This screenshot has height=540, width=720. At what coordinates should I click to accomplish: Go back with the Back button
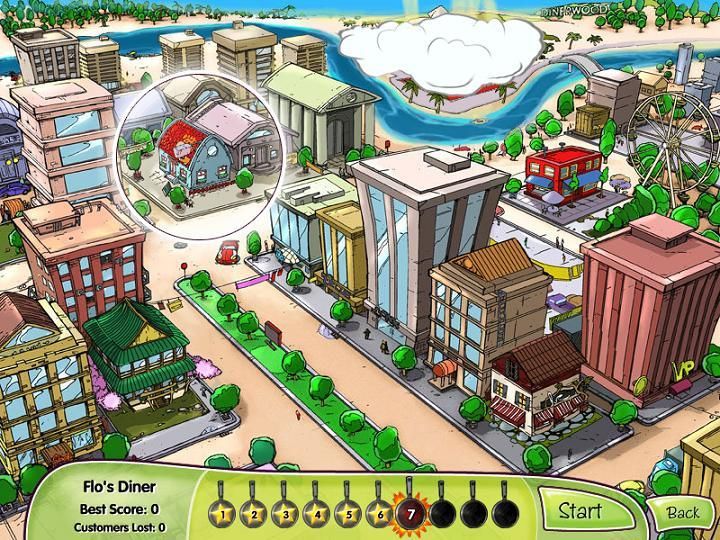(683, 512)
